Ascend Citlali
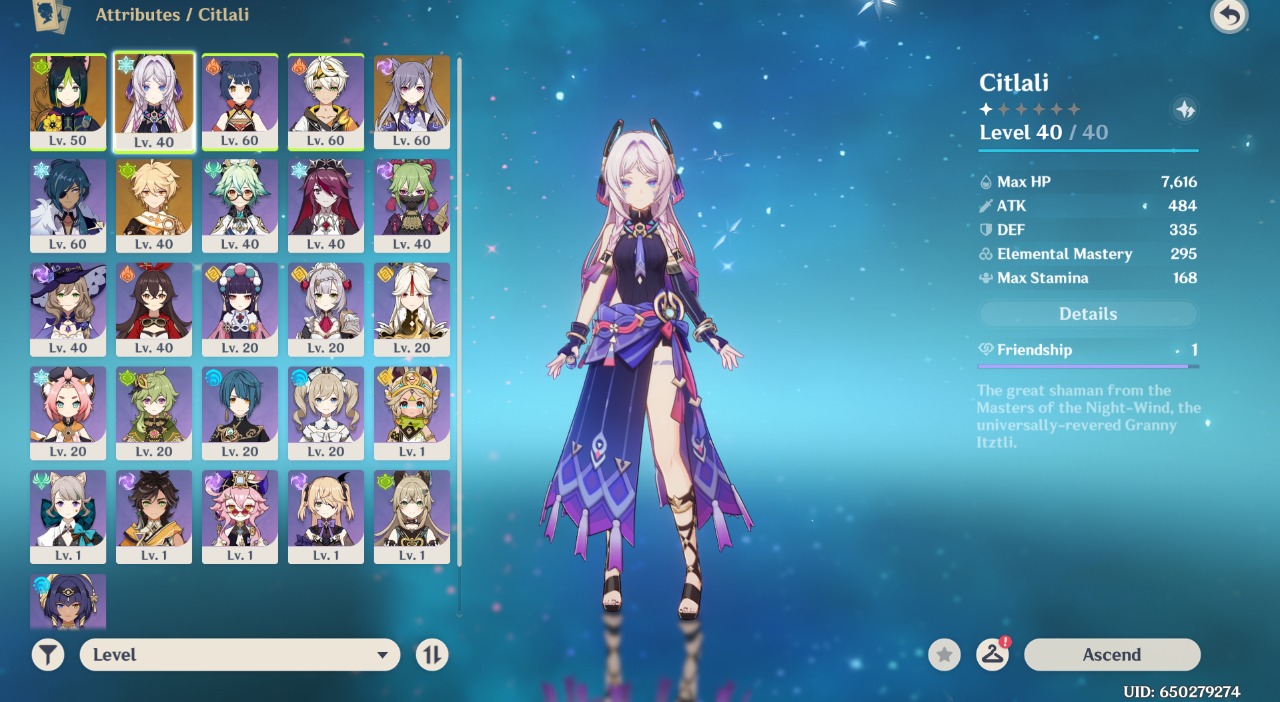The height and width of the screenshot is (702, 1280). 1111,655
